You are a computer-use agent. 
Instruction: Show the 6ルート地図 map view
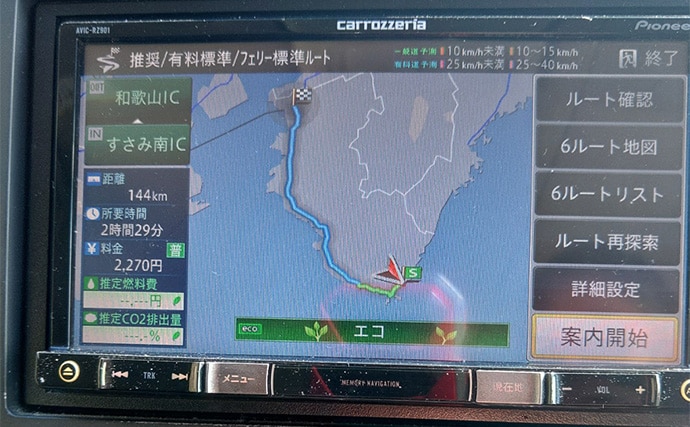[608, 146]
